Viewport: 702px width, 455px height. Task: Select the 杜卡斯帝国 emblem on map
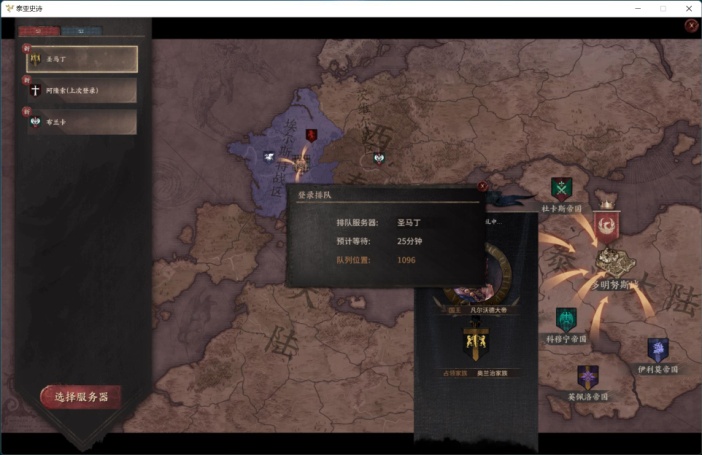click(x=561, y=188)
